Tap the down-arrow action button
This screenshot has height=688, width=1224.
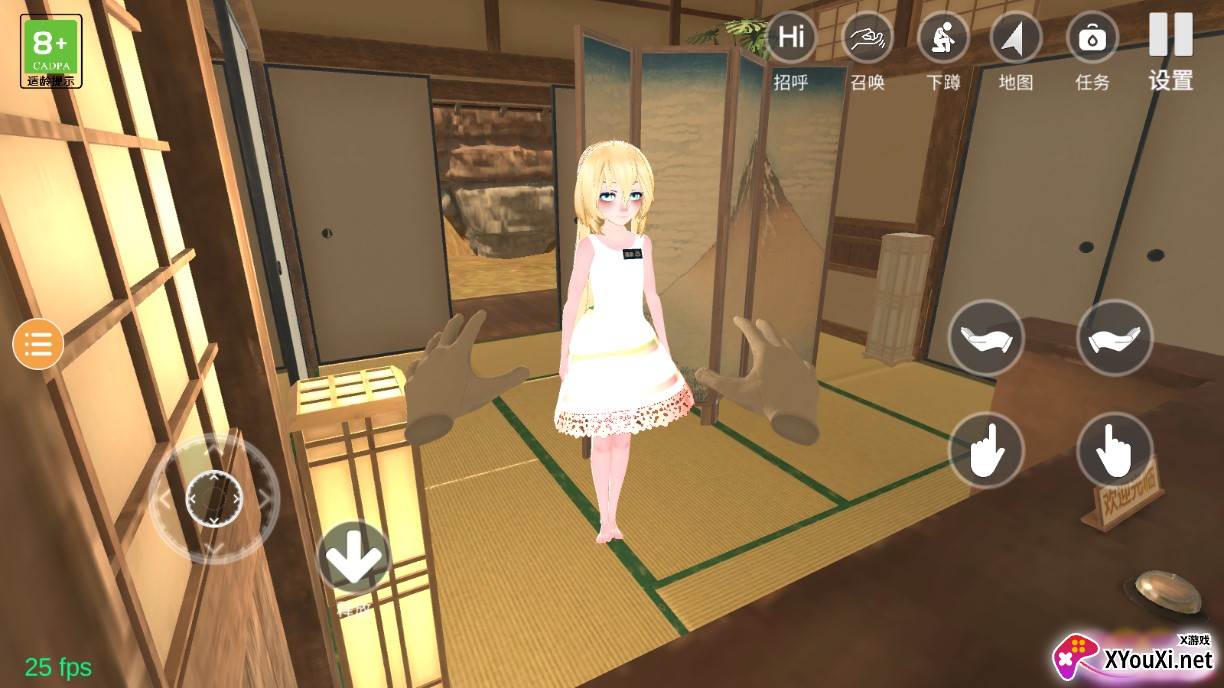pyautogui.click(x=354, y=559)
